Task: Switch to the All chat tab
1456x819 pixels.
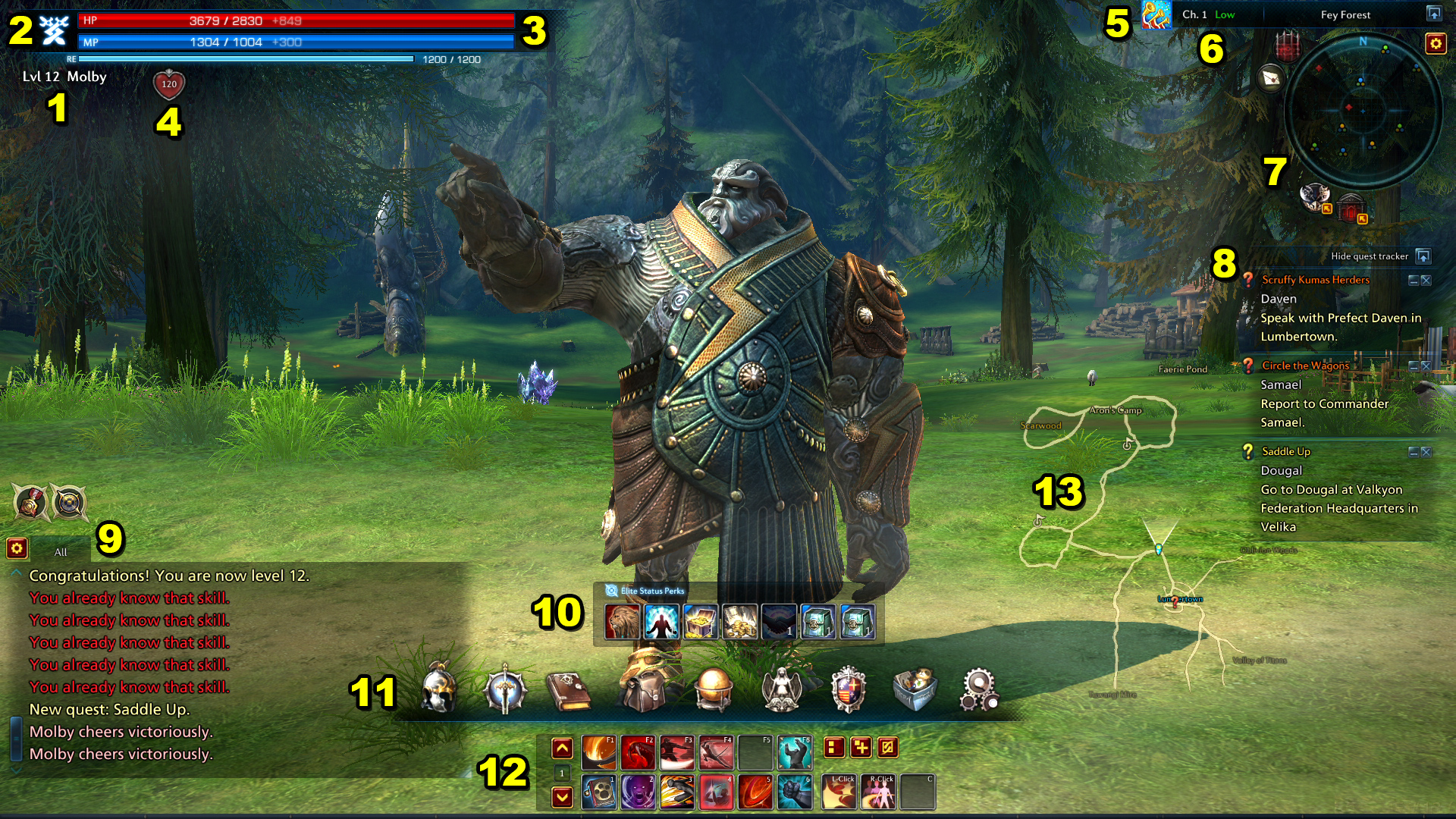Action: [61, 552]
